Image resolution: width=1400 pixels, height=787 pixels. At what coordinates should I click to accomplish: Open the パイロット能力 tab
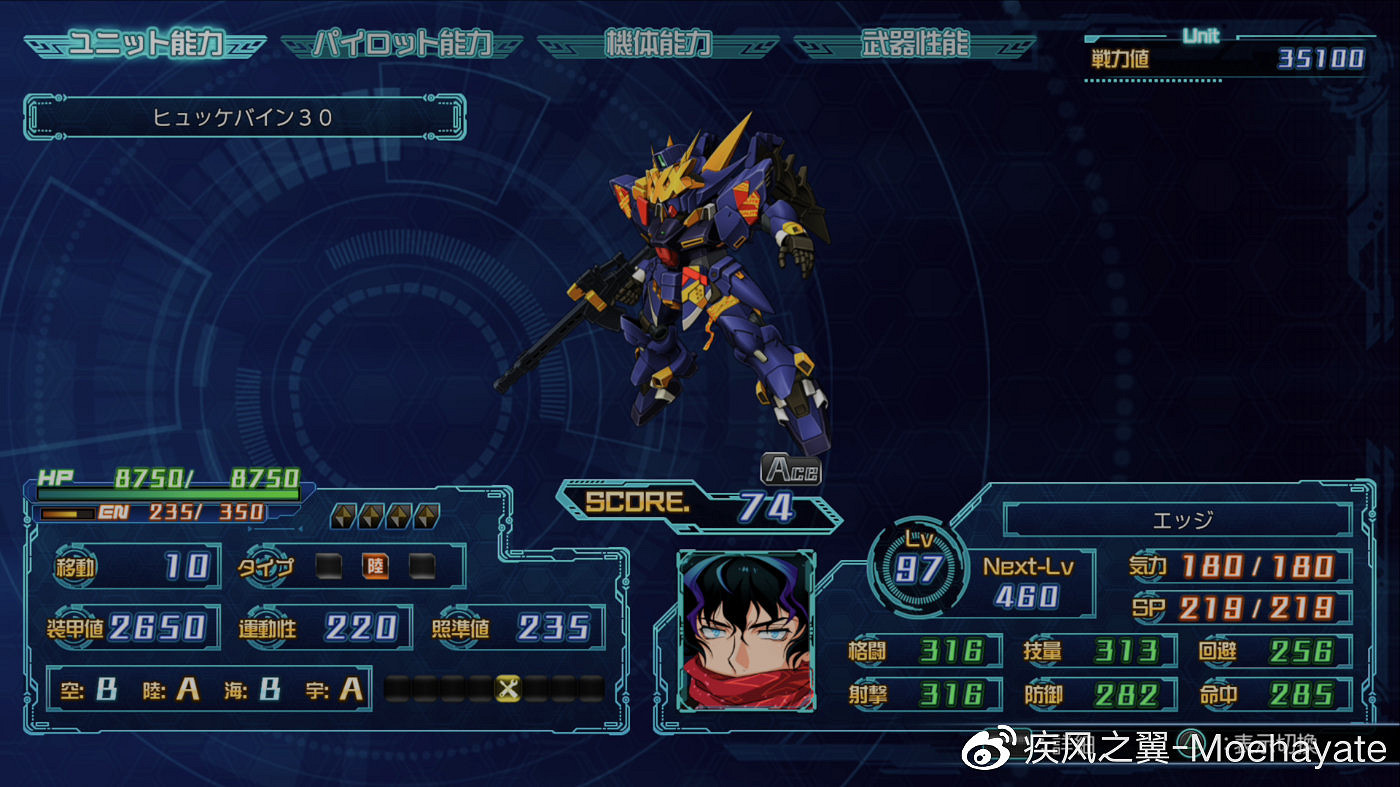402,45
